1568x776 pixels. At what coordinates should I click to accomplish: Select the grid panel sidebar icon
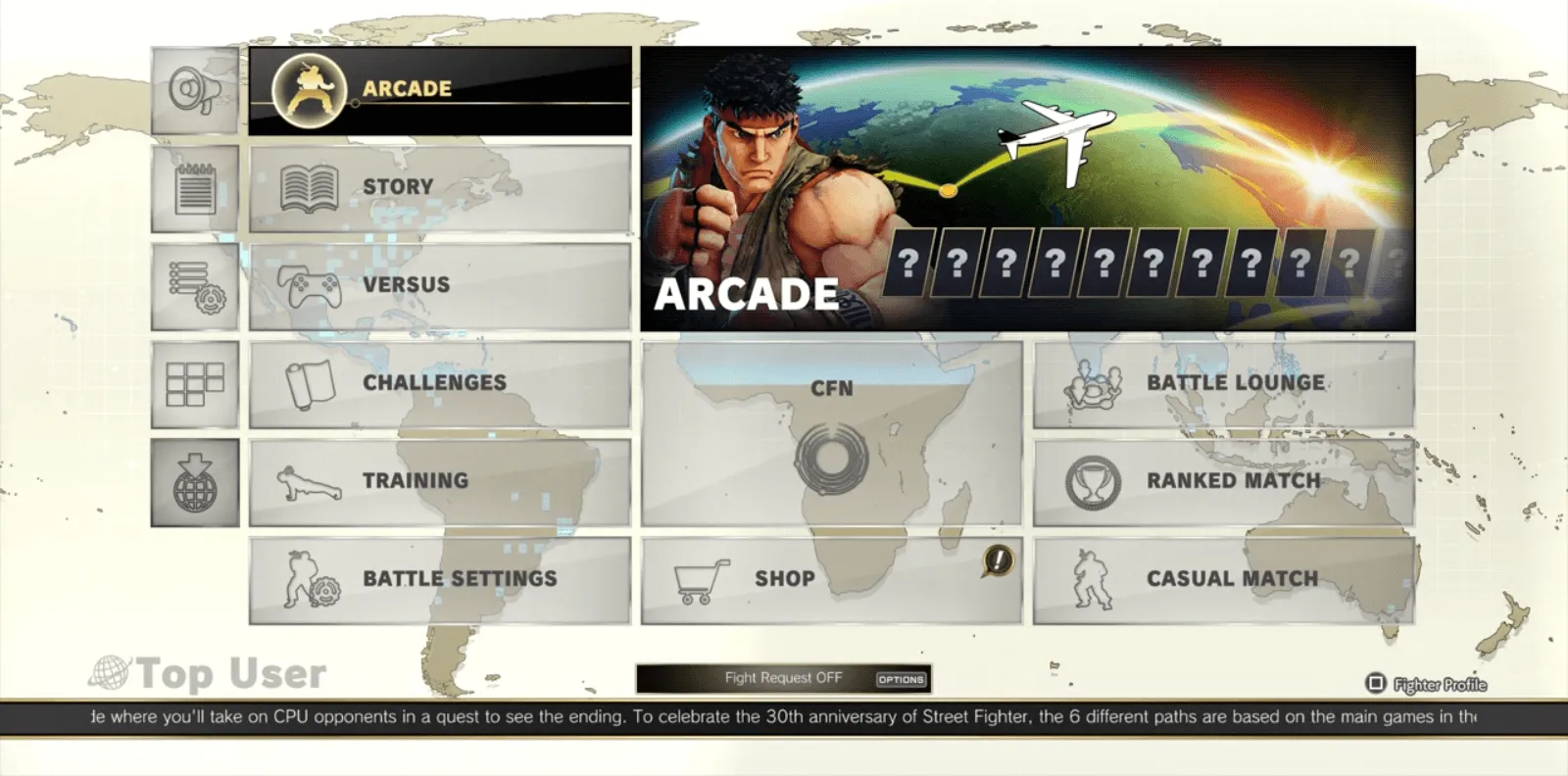193,383
